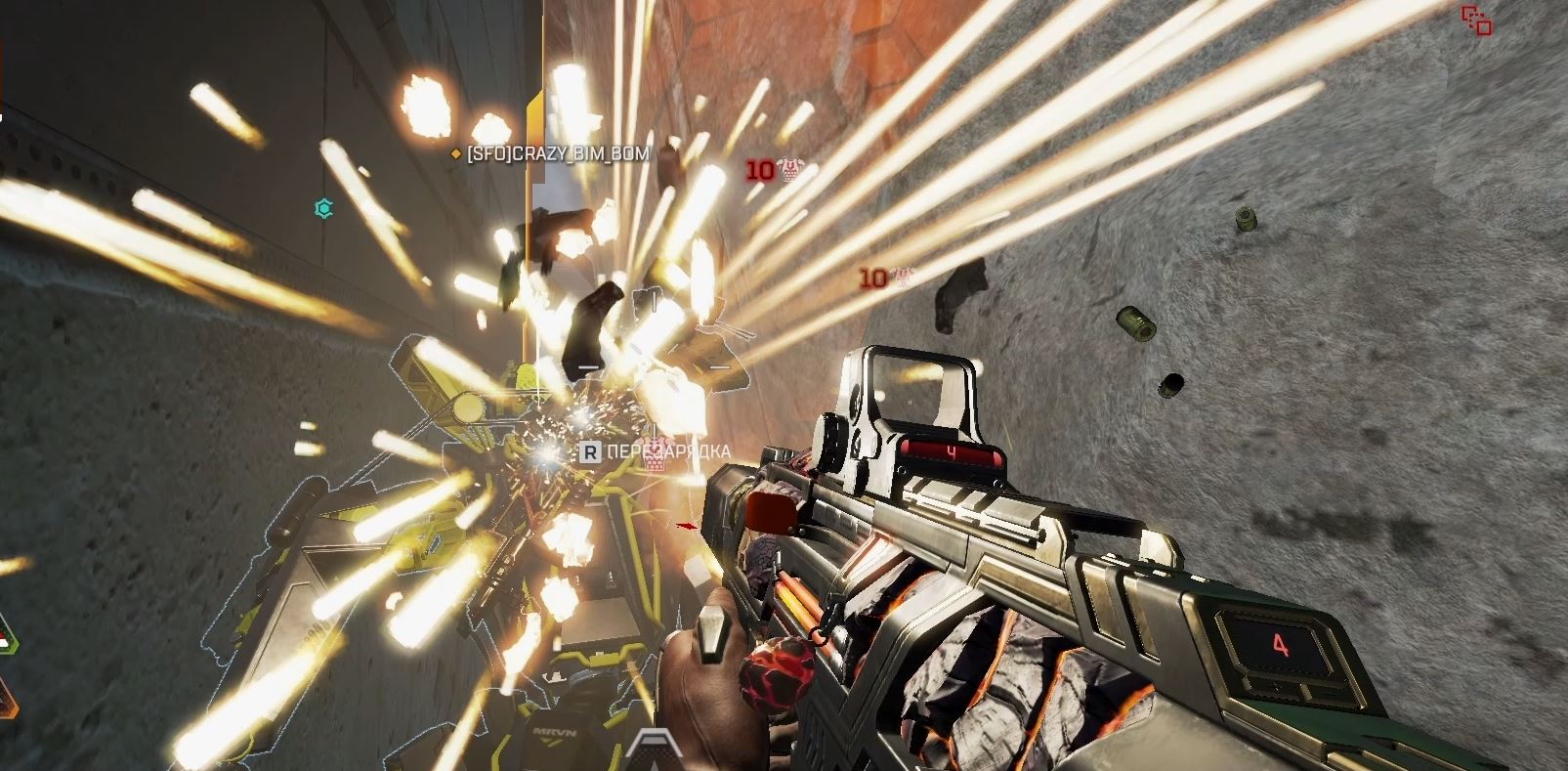This screenshot has height=771, width=1568.
Task: Select the cyan hexagon ping marker
Action: click(x=324, y=207)
